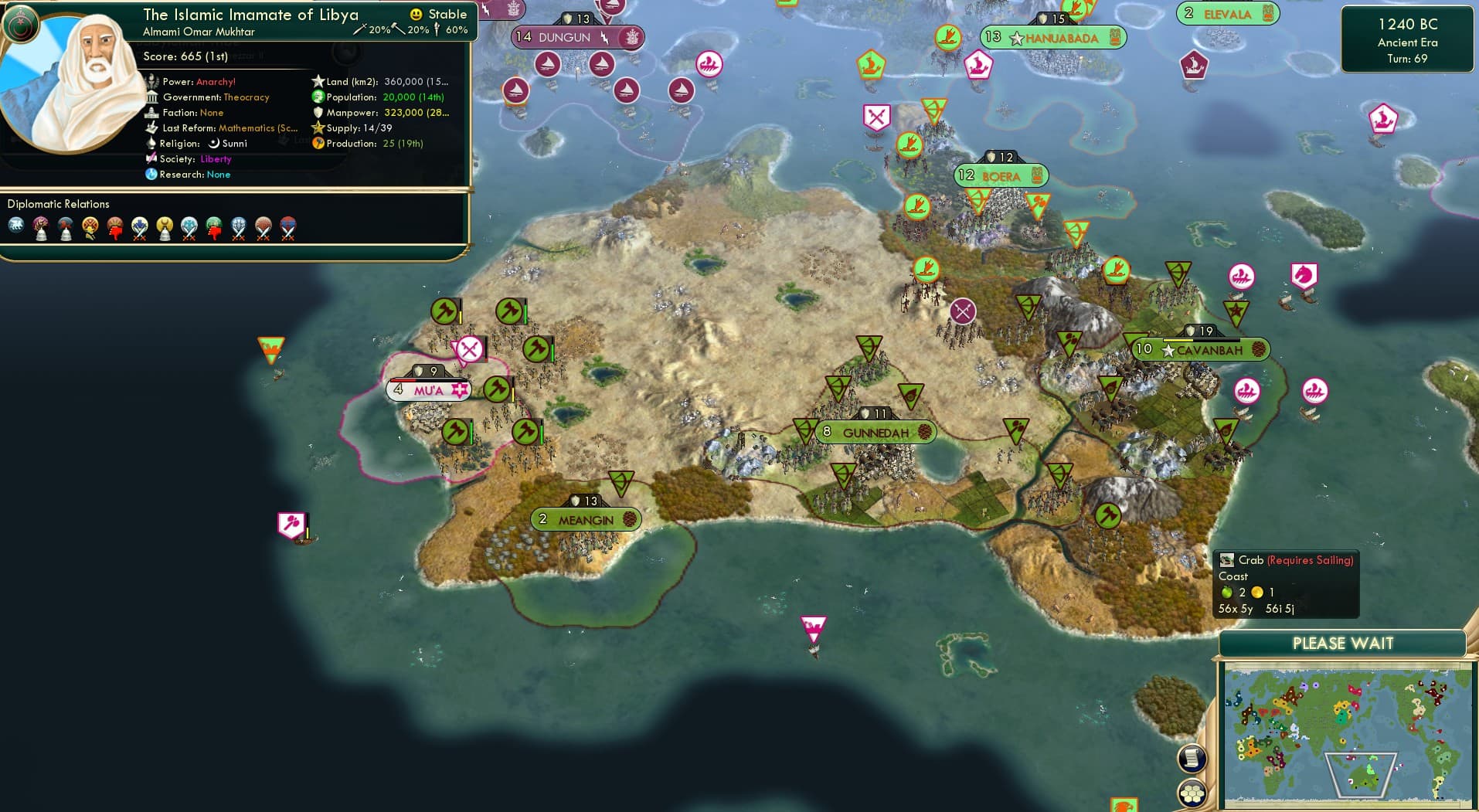The width and height of the screenshot is (1479, 812).
Task: Click the hexagon tiles icon below the scroll
Action: 1192,792
